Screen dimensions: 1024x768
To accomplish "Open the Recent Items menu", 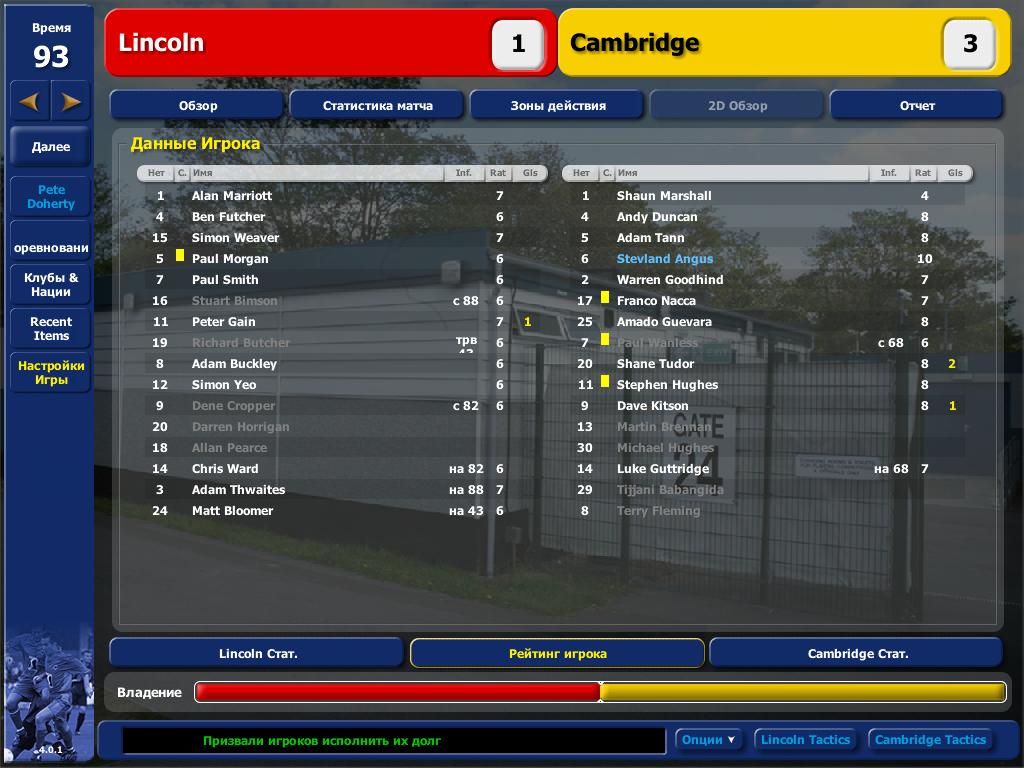I will point(51,328).
